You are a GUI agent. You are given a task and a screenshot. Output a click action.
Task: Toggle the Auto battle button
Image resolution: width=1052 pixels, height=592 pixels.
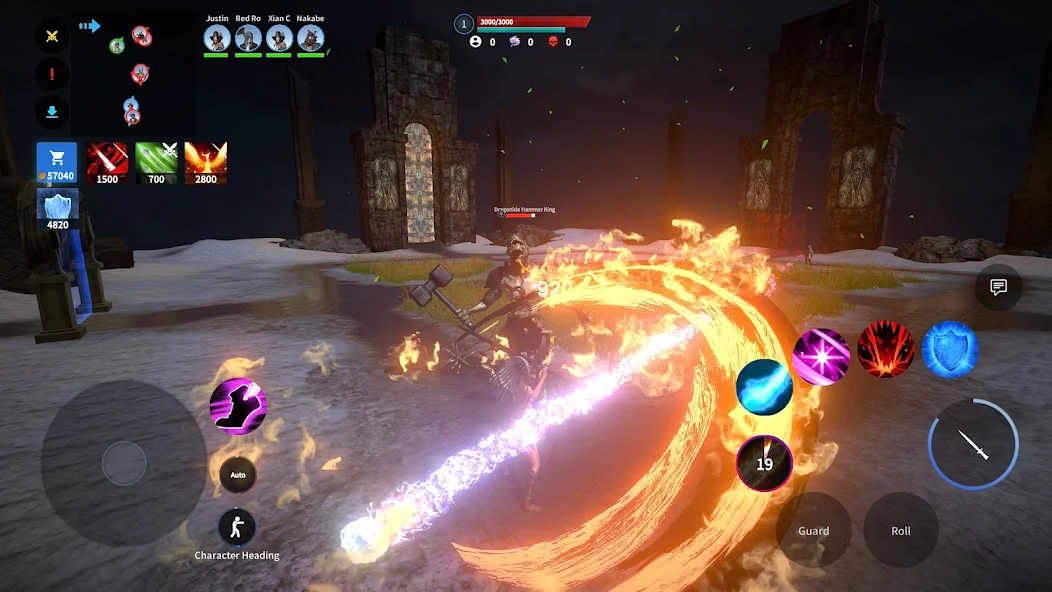[x=238, y=474]
